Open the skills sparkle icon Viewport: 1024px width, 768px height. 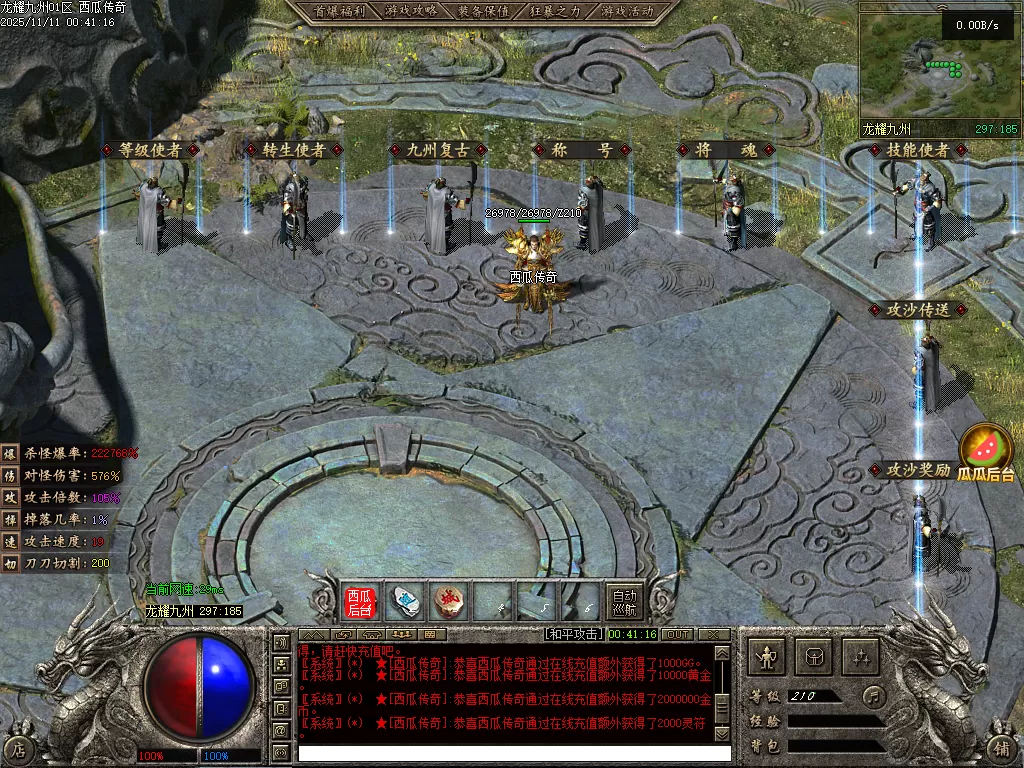[861, 657]
